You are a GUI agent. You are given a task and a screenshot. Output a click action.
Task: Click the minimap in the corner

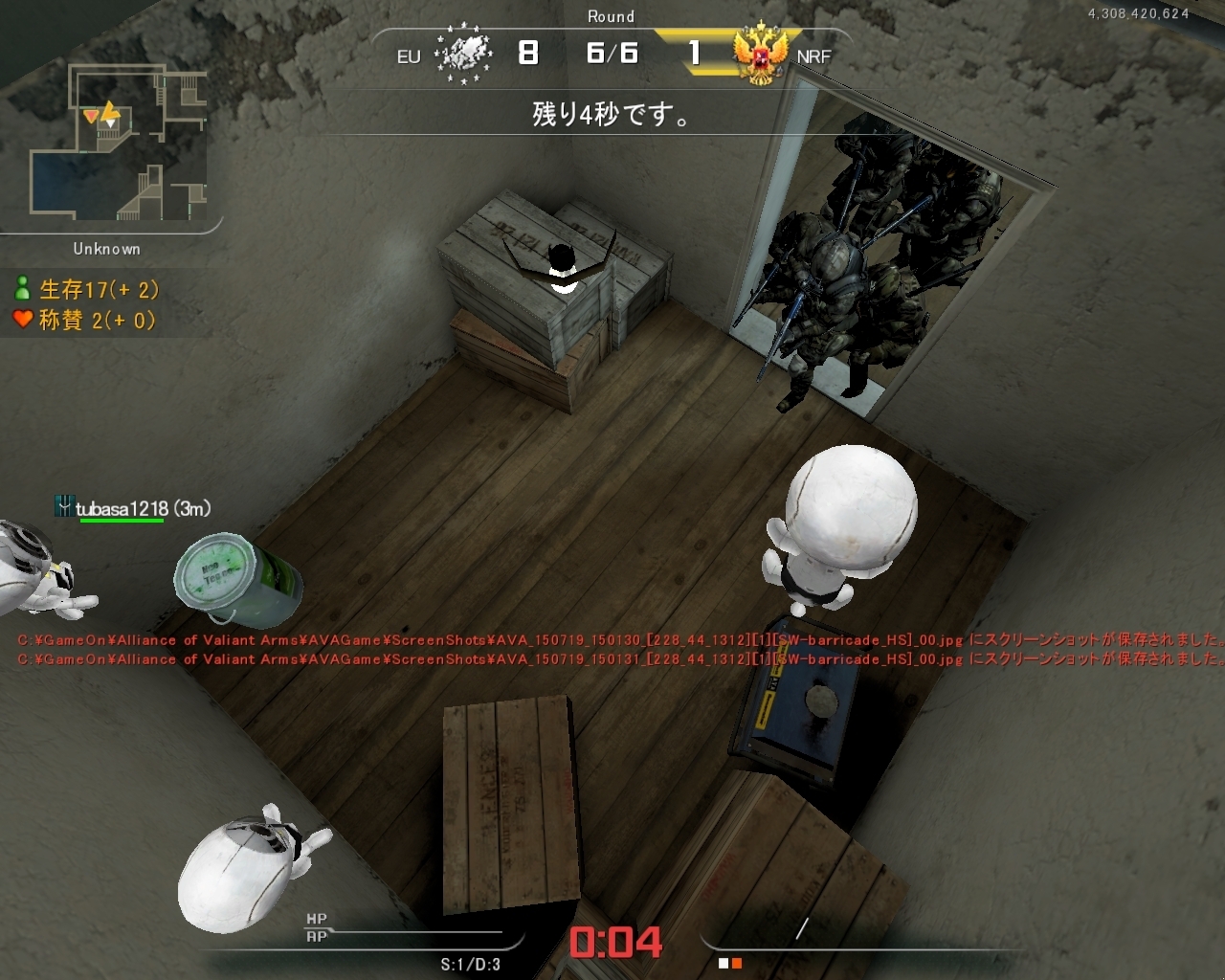118,141
